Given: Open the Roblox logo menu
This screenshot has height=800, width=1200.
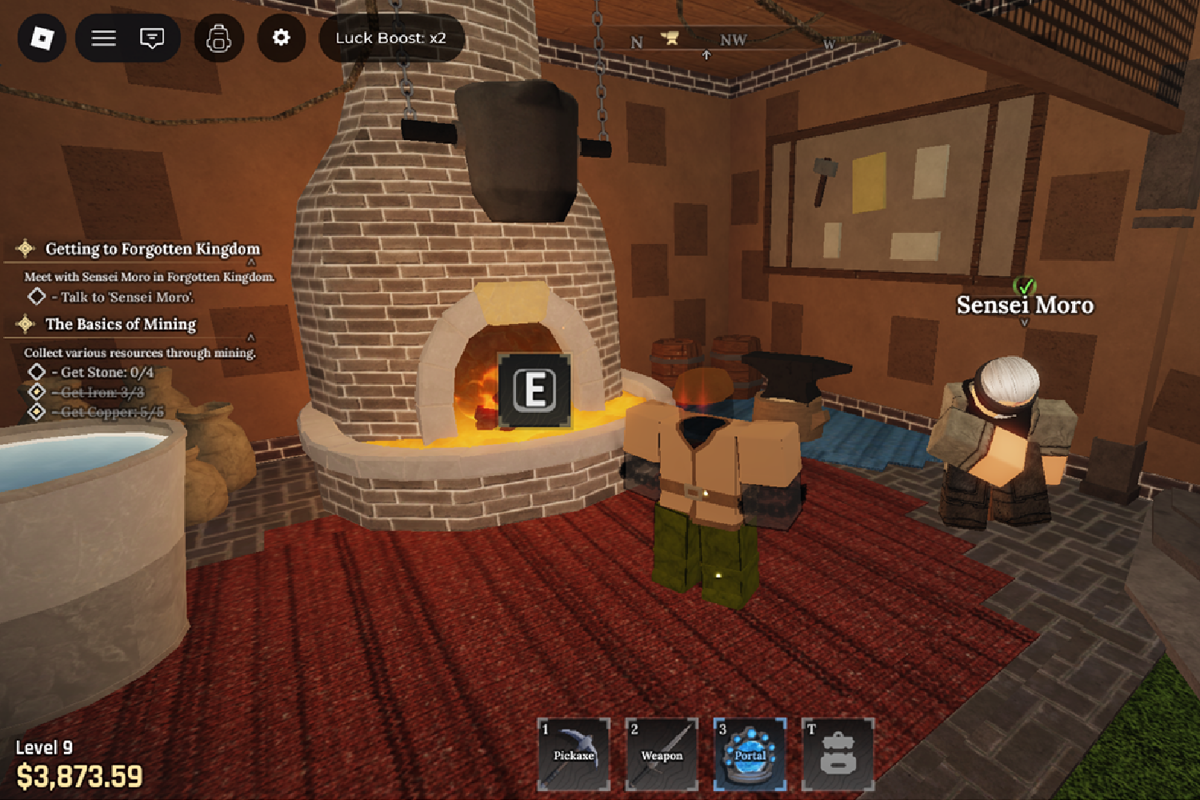Looking at the screenshot, I should click(42, 39).
